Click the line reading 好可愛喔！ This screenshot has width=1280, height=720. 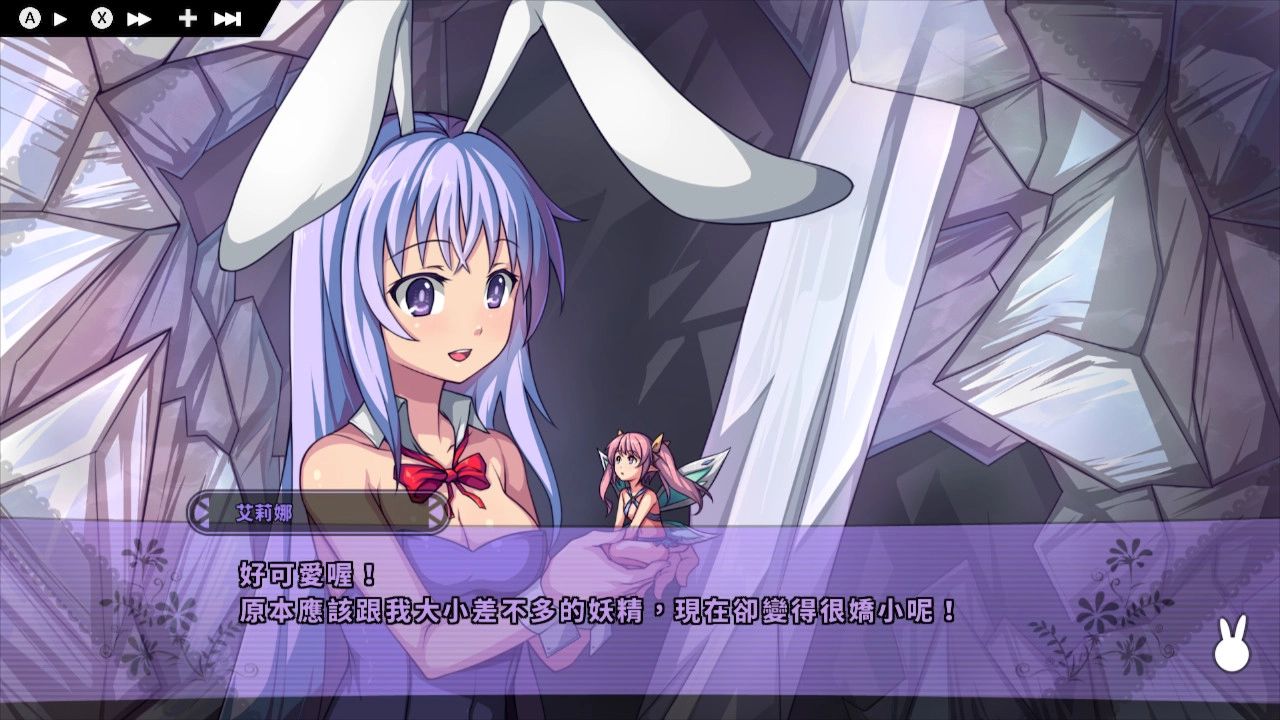click(x=288, y=575)
